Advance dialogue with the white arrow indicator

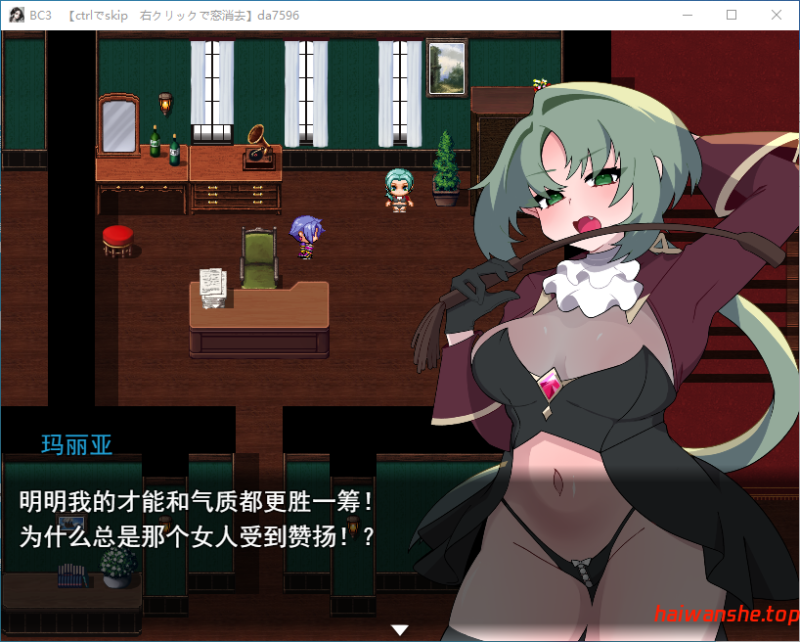pos(400,629)
